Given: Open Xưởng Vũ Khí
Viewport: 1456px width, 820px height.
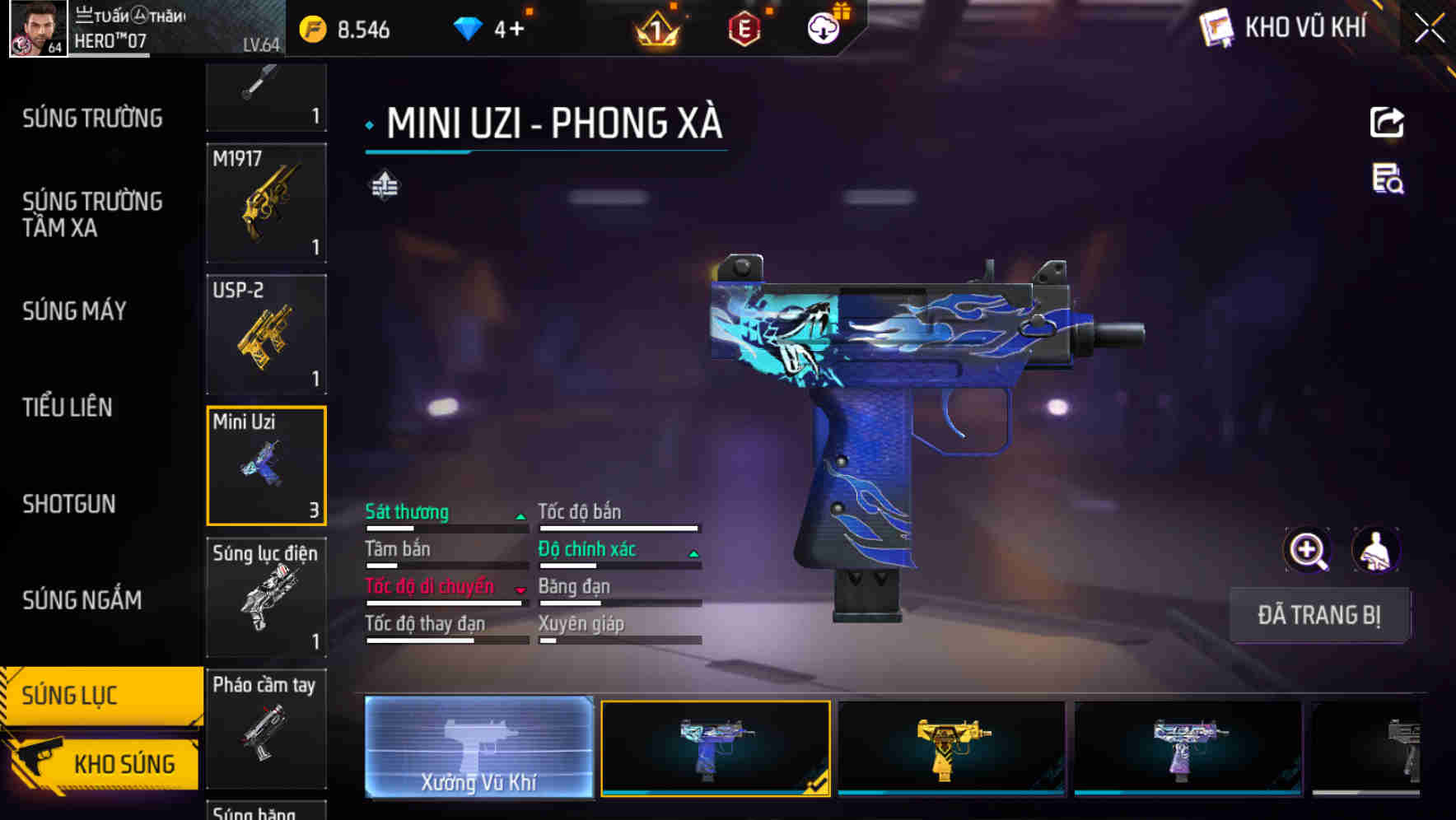Looking at the screenshot, I should point(479,746).
